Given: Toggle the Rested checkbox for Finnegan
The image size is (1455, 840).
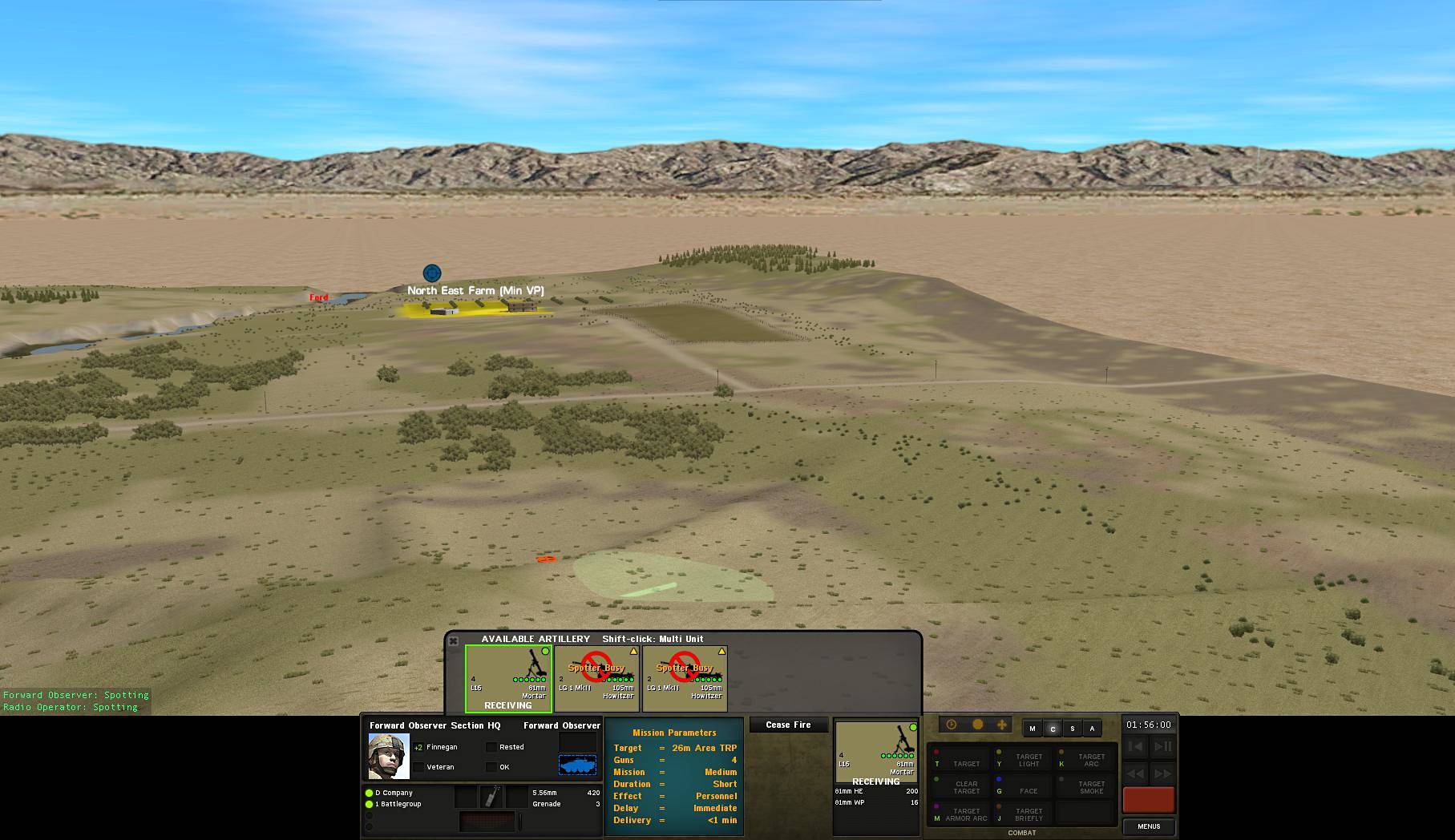Looking at the screenshot, I should tap(491, 746).
